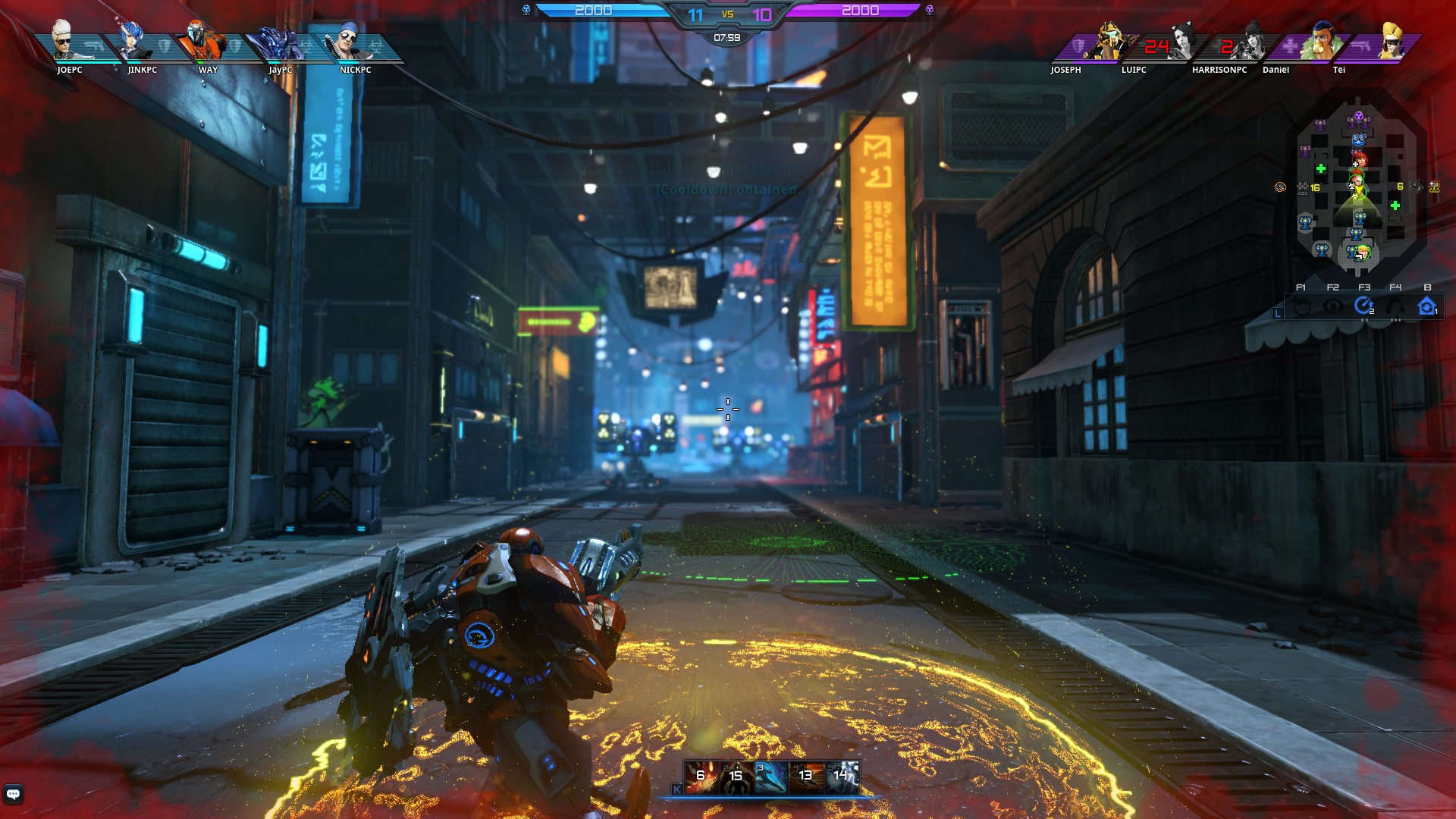Click the F1 recall item icon
The height and width of the screenshot is (819, 1456).
pyautogui.click(x=1299, y=305)
